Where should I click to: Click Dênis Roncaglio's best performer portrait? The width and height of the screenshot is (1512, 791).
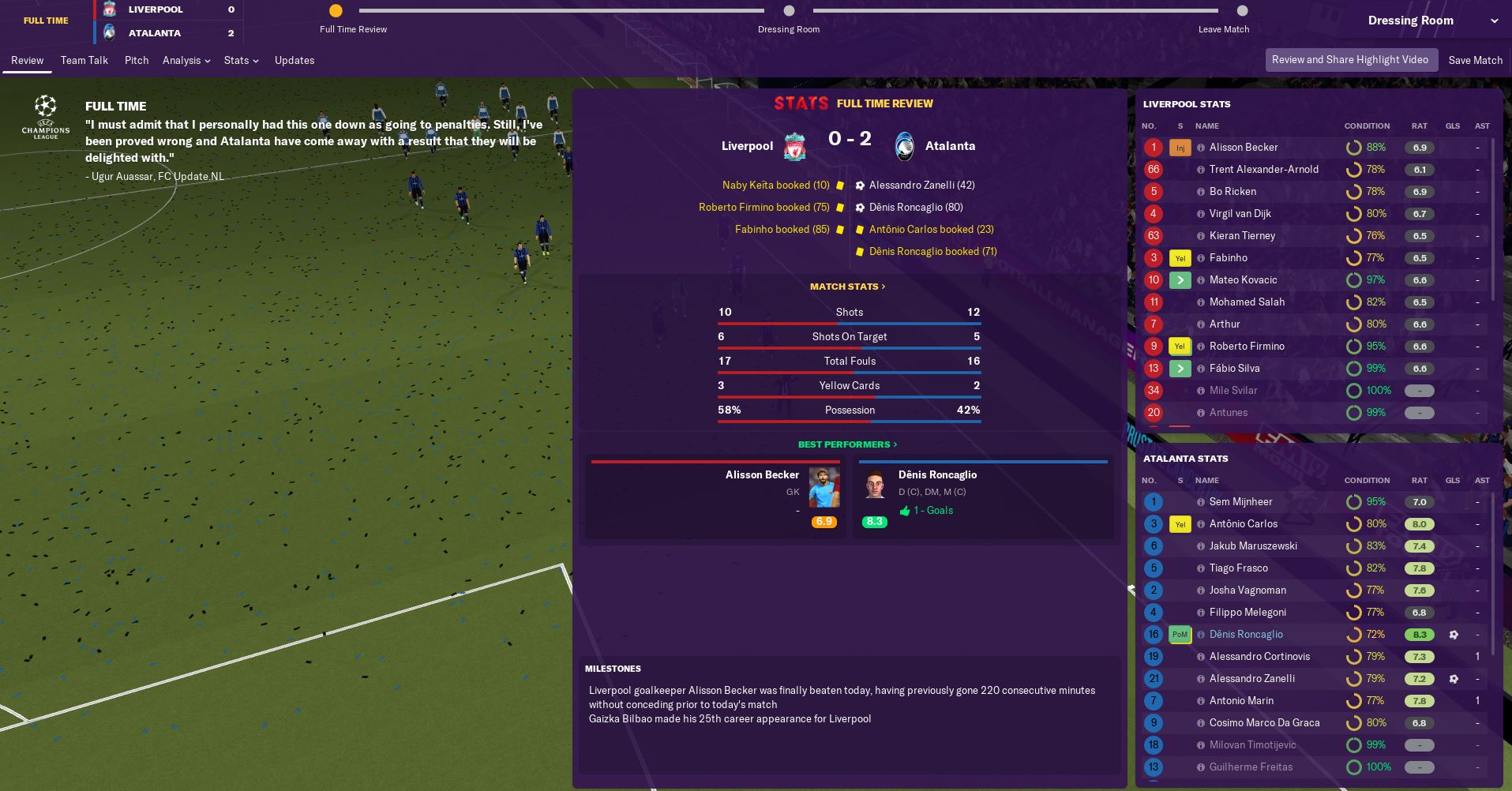874,485
